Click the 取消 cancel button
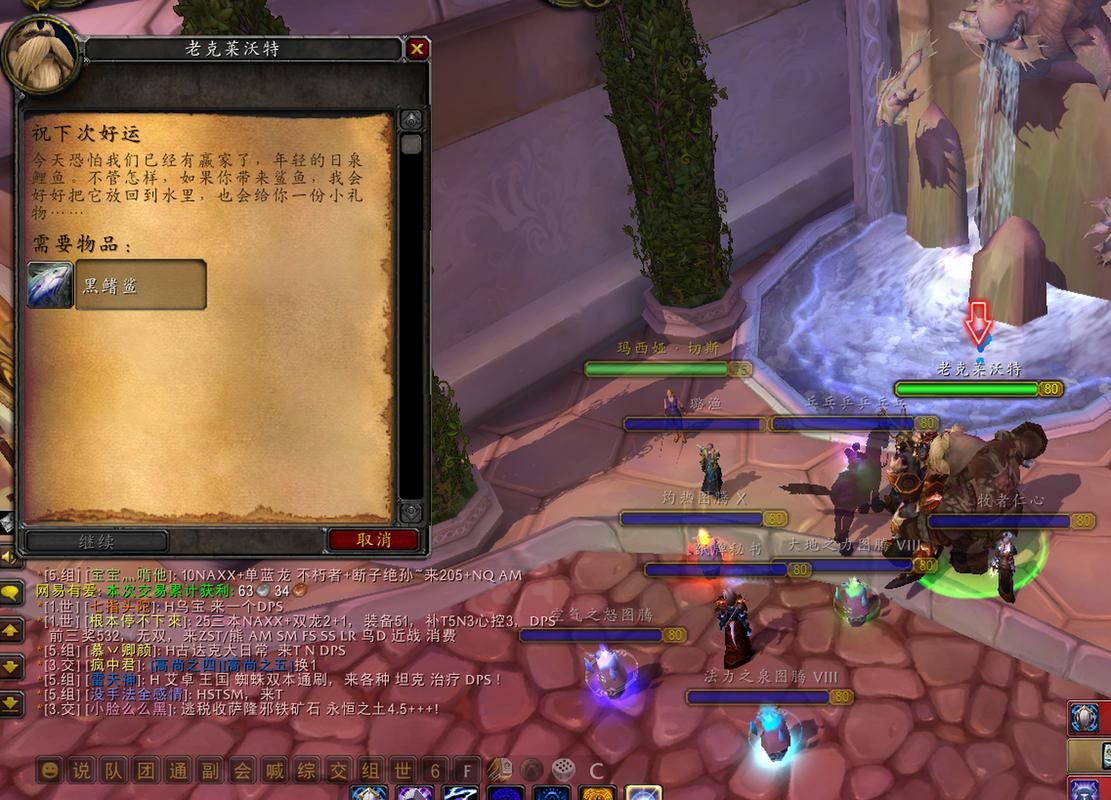Screen dimensions: 1111x800 pos(373,540)
